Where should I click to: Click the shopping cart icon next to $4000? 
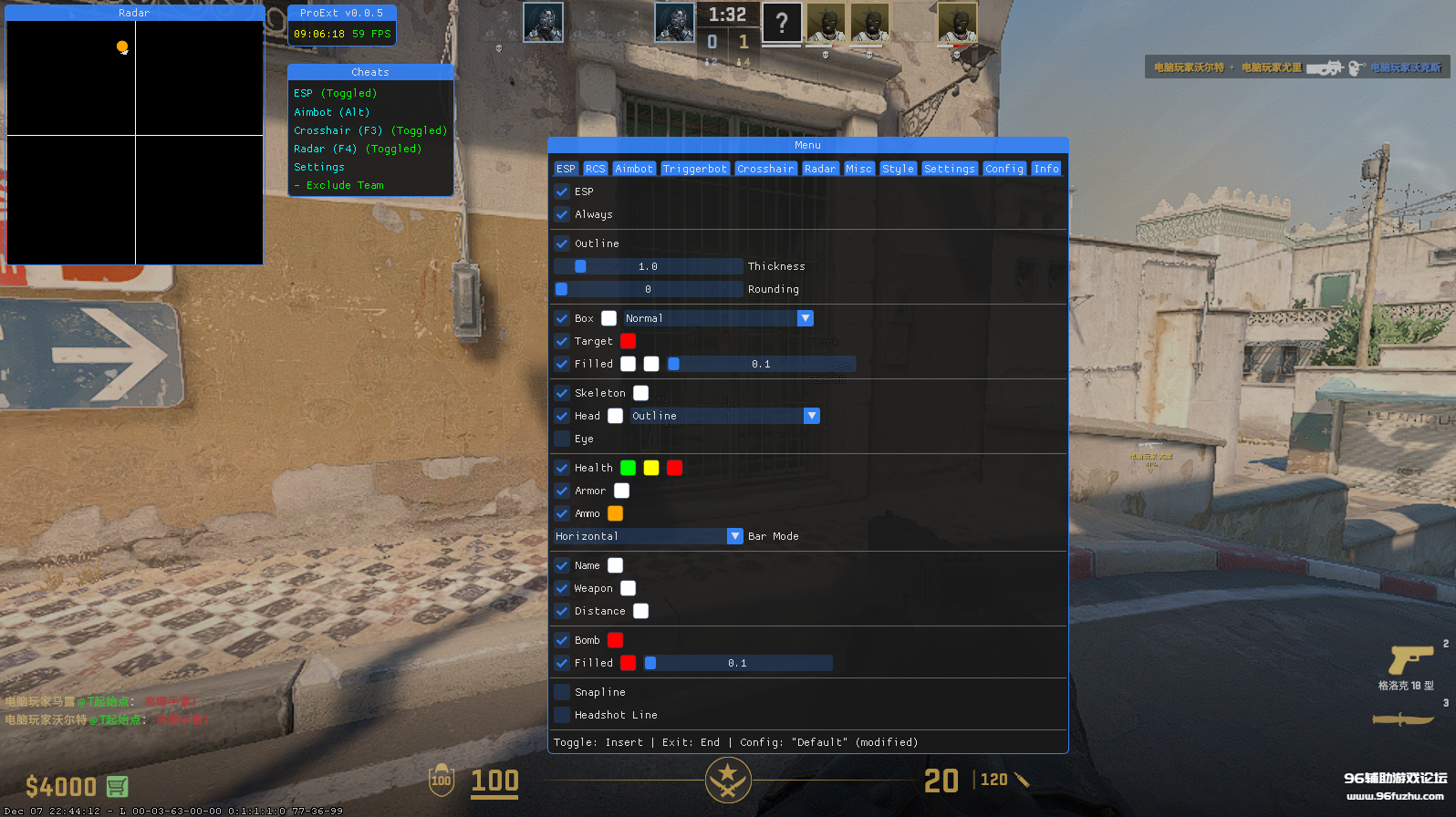click(119, 786)
